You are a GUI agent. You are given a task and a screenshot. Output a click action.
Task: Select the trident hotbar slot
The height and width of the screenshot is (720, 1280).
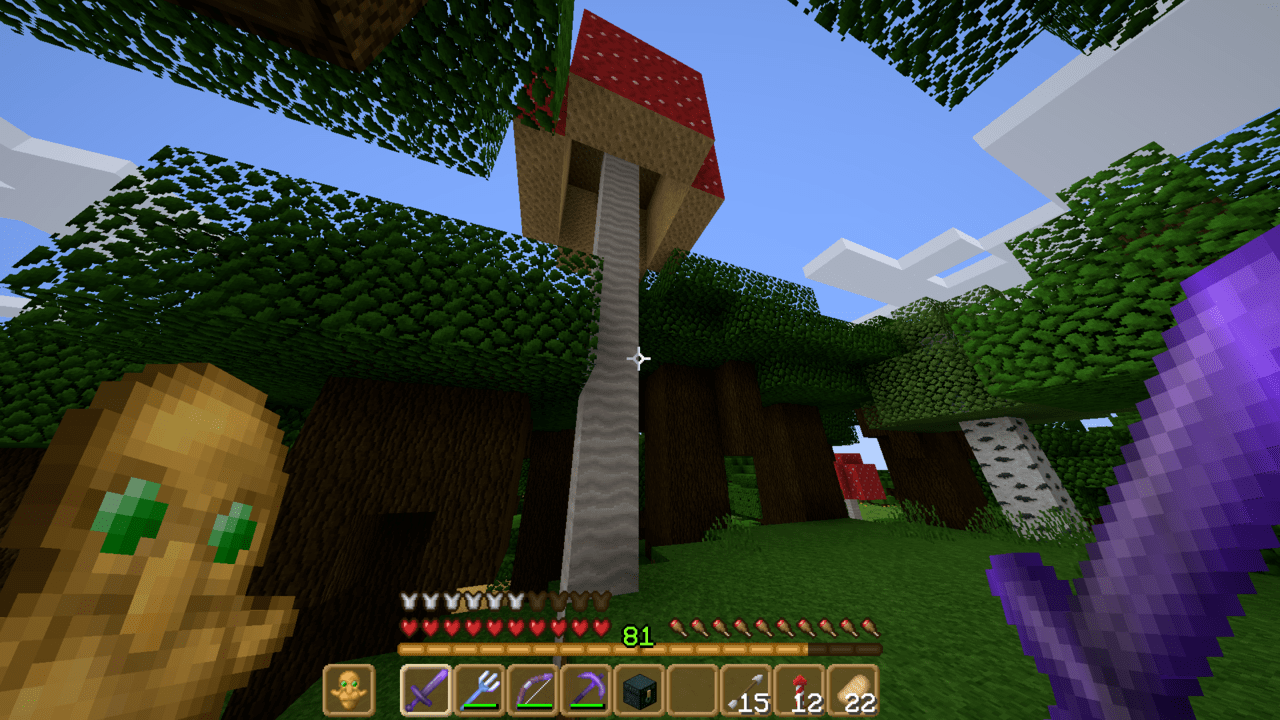480,689
